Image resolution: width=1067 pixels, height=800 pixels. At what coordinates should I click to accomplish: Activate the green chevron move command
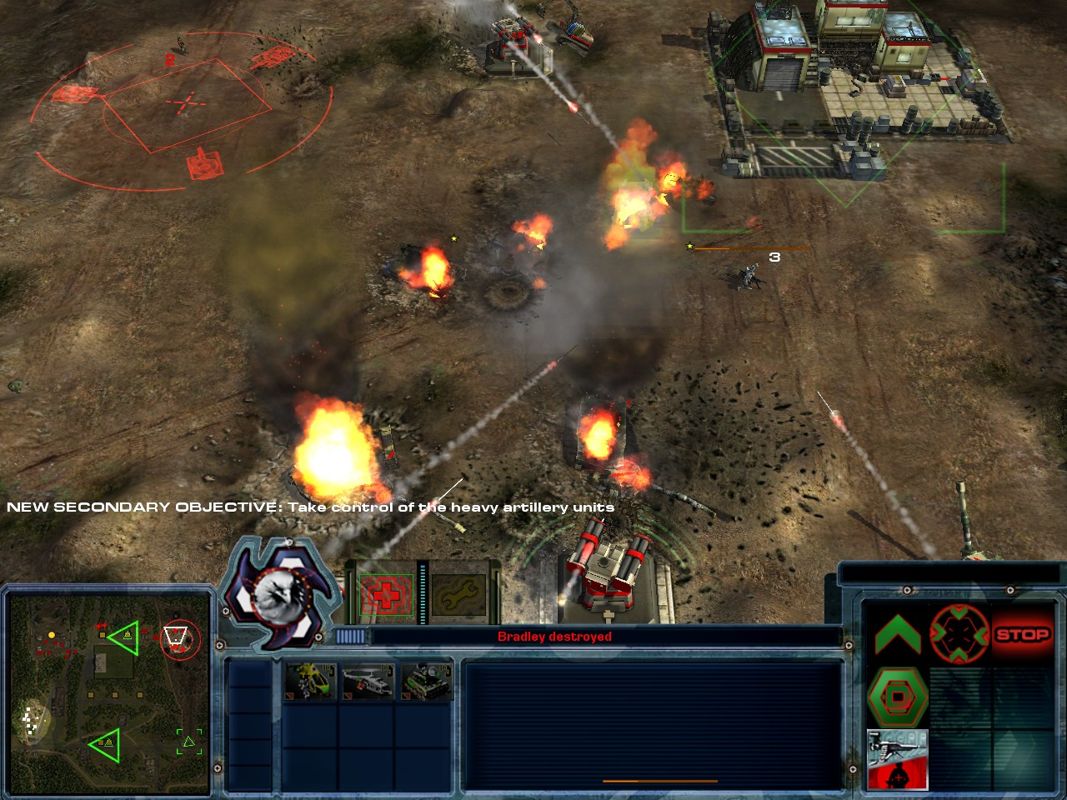point(897,634)
